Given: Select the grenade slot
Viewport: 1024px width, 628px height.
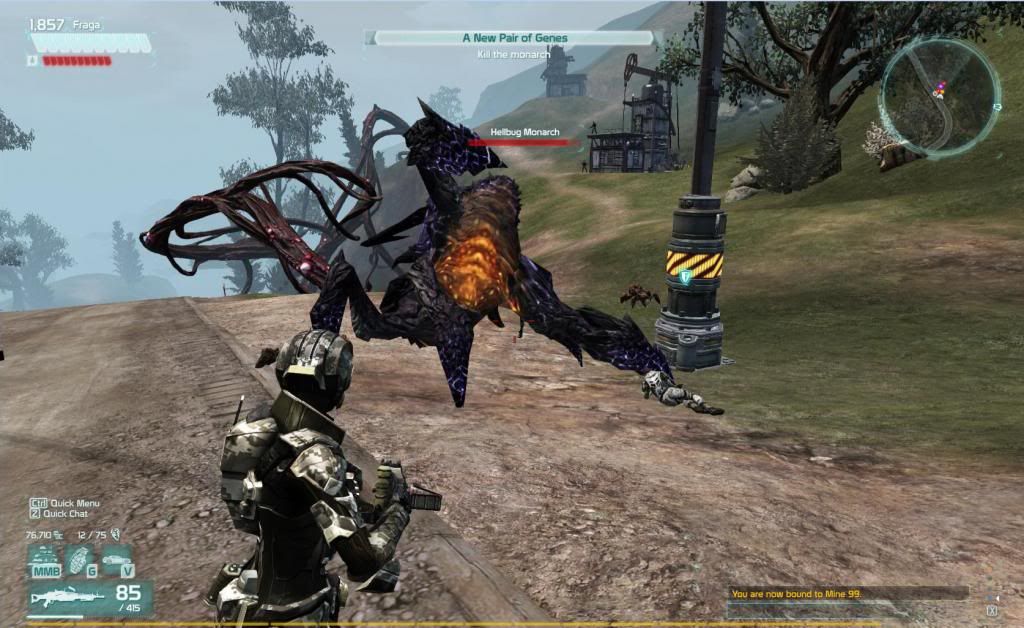Looking at the screenshot, I should [79, 561].
